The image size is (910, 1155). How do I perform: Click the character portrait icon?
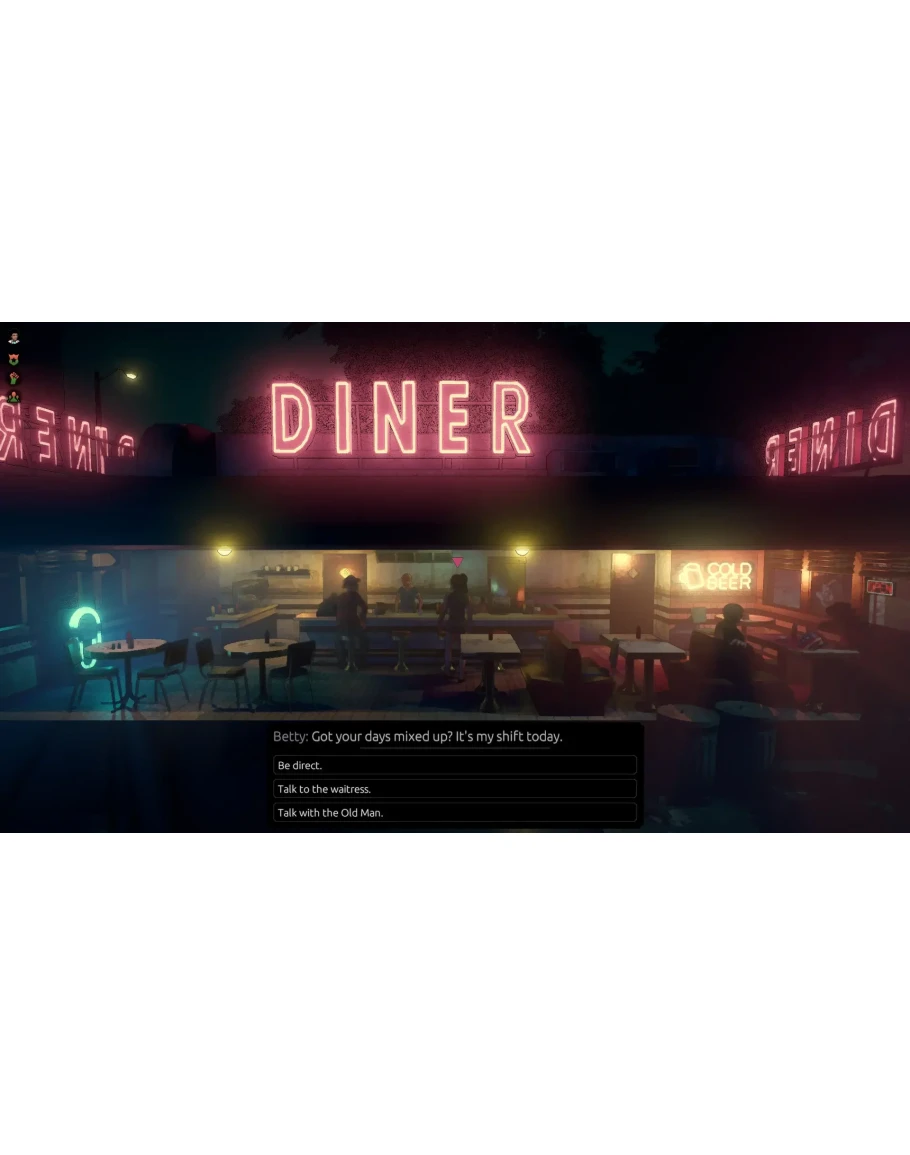[14, 338]
